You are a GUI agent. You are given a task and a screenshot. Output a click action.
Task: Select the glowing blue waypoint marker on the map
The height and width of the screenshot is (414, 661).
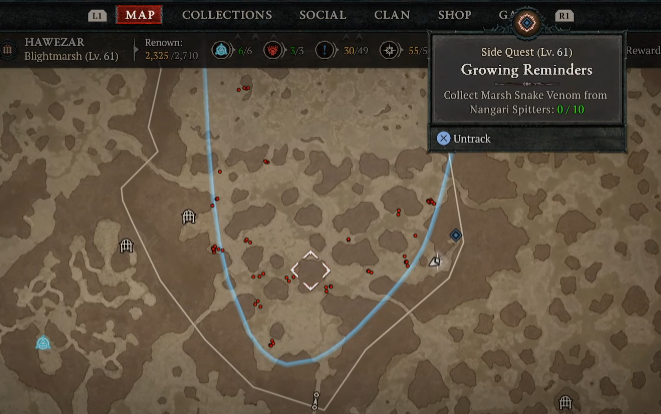(43, 343)
